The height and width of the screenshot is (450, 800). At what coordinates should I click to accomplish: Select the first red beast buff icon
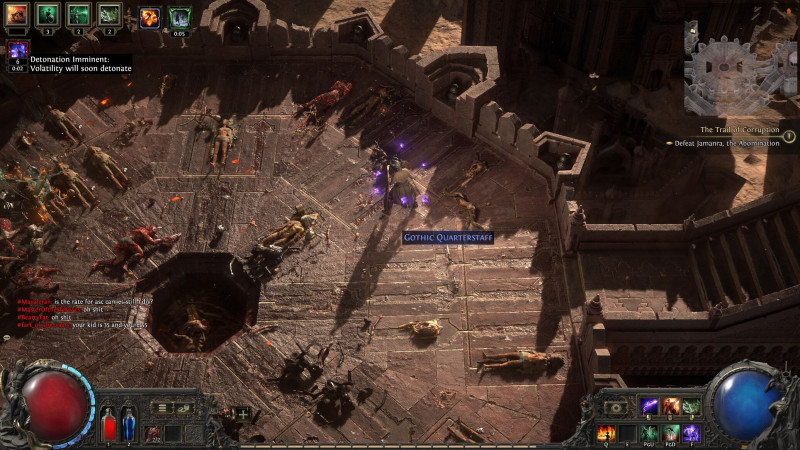(17, 15)
